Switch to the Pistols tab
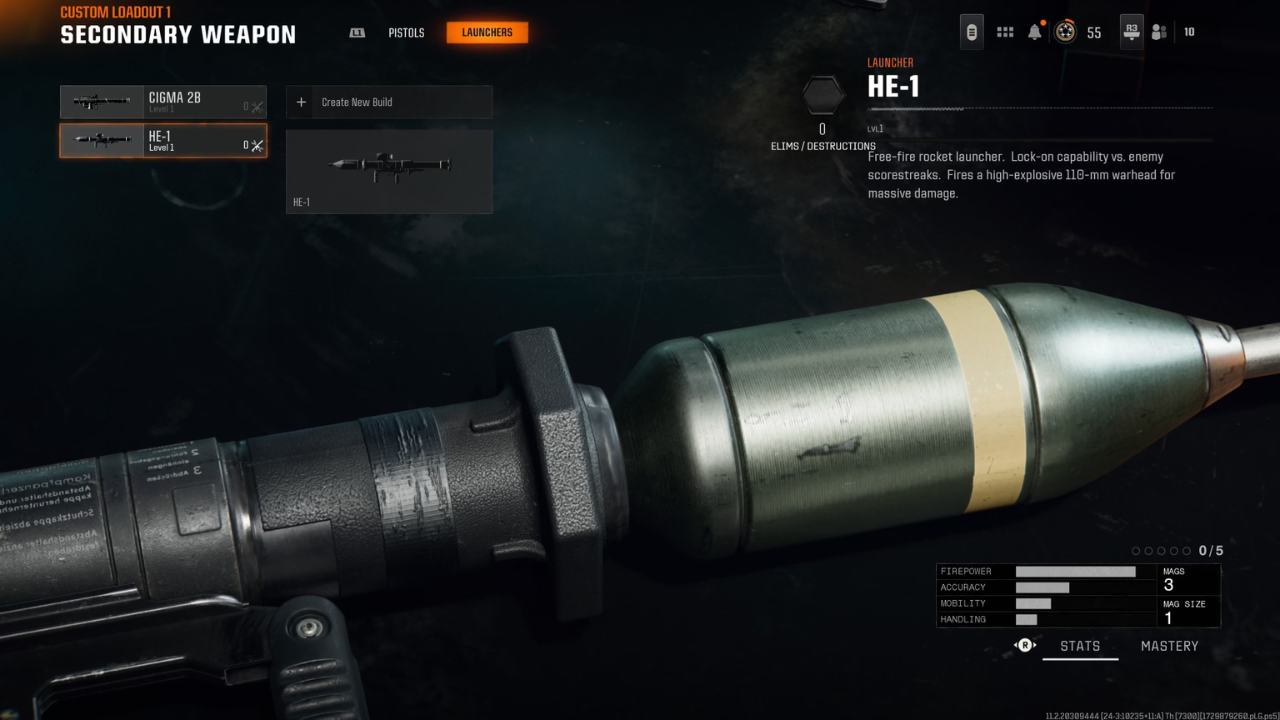 tap(406, 33)
